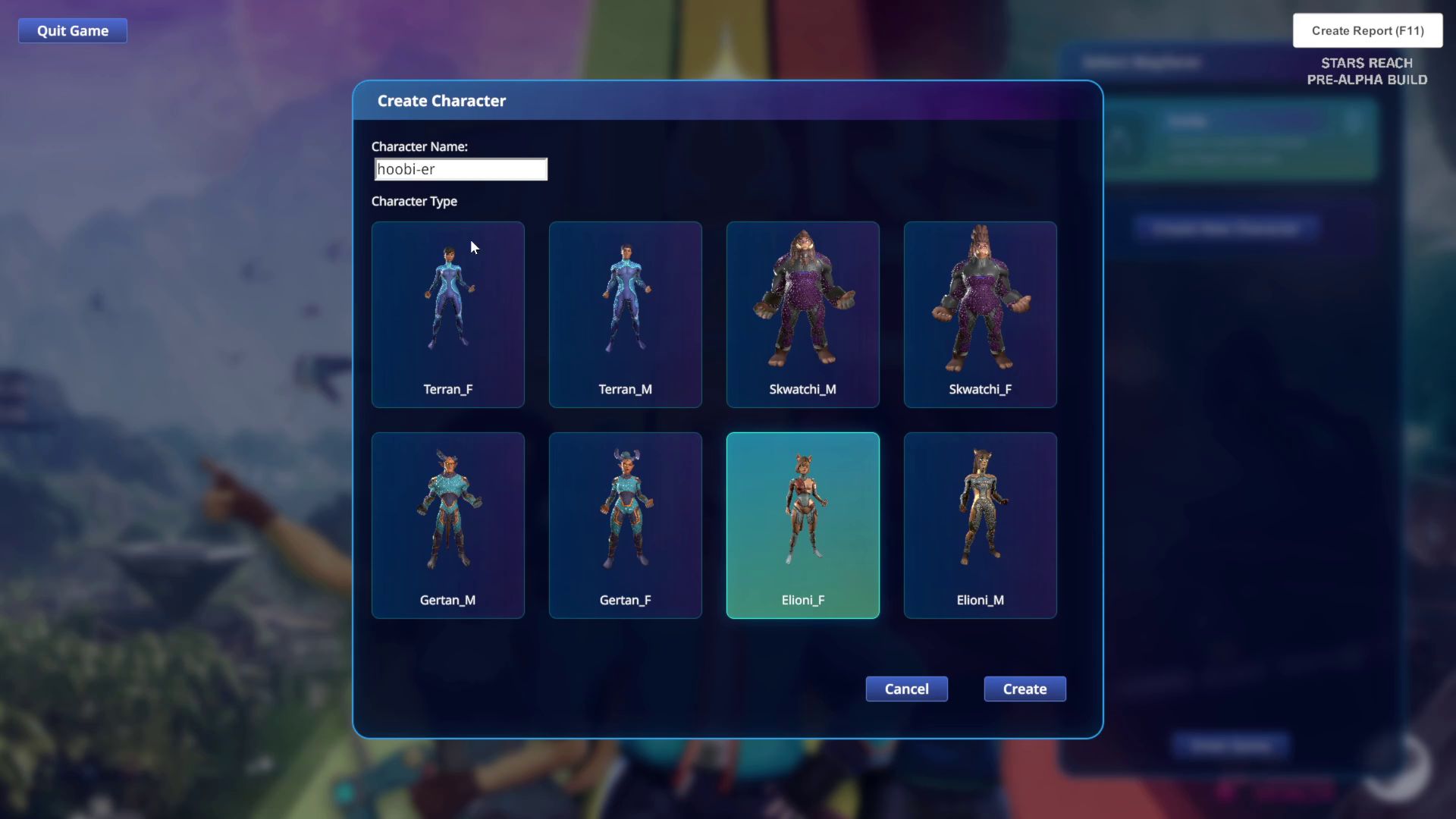Pick the Gertan_F character type
The image size is (1456, 819).
tap(625, 526)
